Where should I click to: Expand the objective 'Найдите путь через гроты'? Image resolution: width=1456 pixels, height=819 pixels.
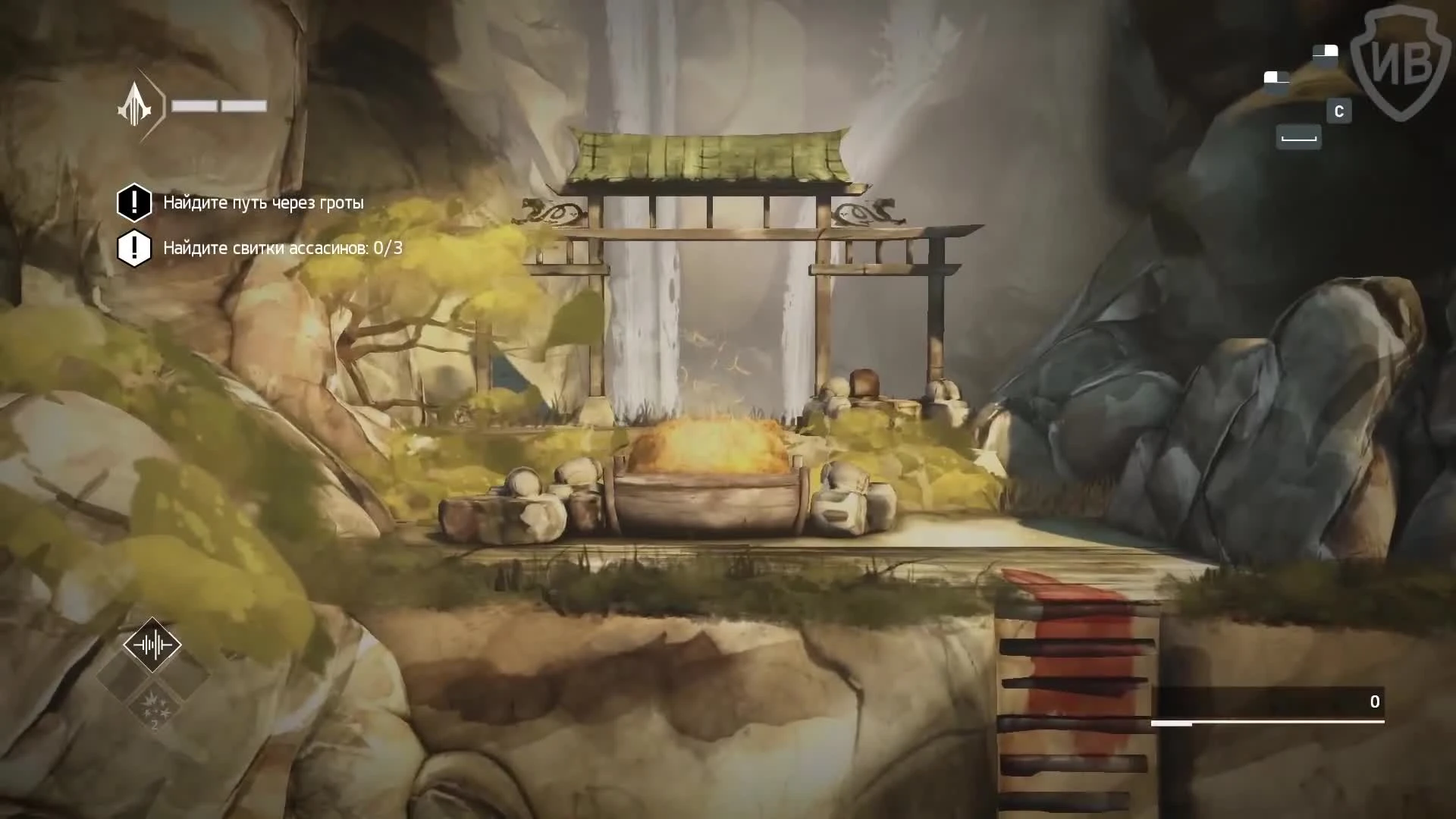pyautogui.click(x=263, y=202)
